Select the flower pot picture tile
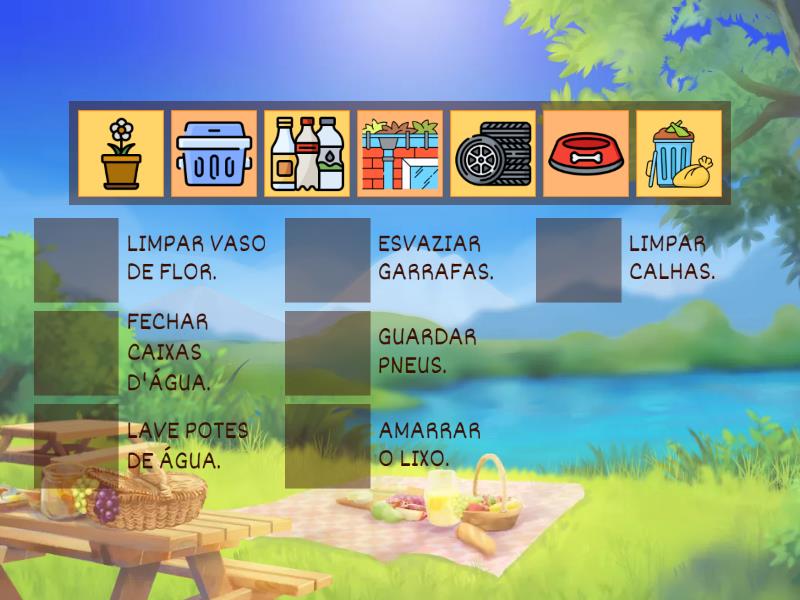 pyautogui.click(x=121, y=153)
